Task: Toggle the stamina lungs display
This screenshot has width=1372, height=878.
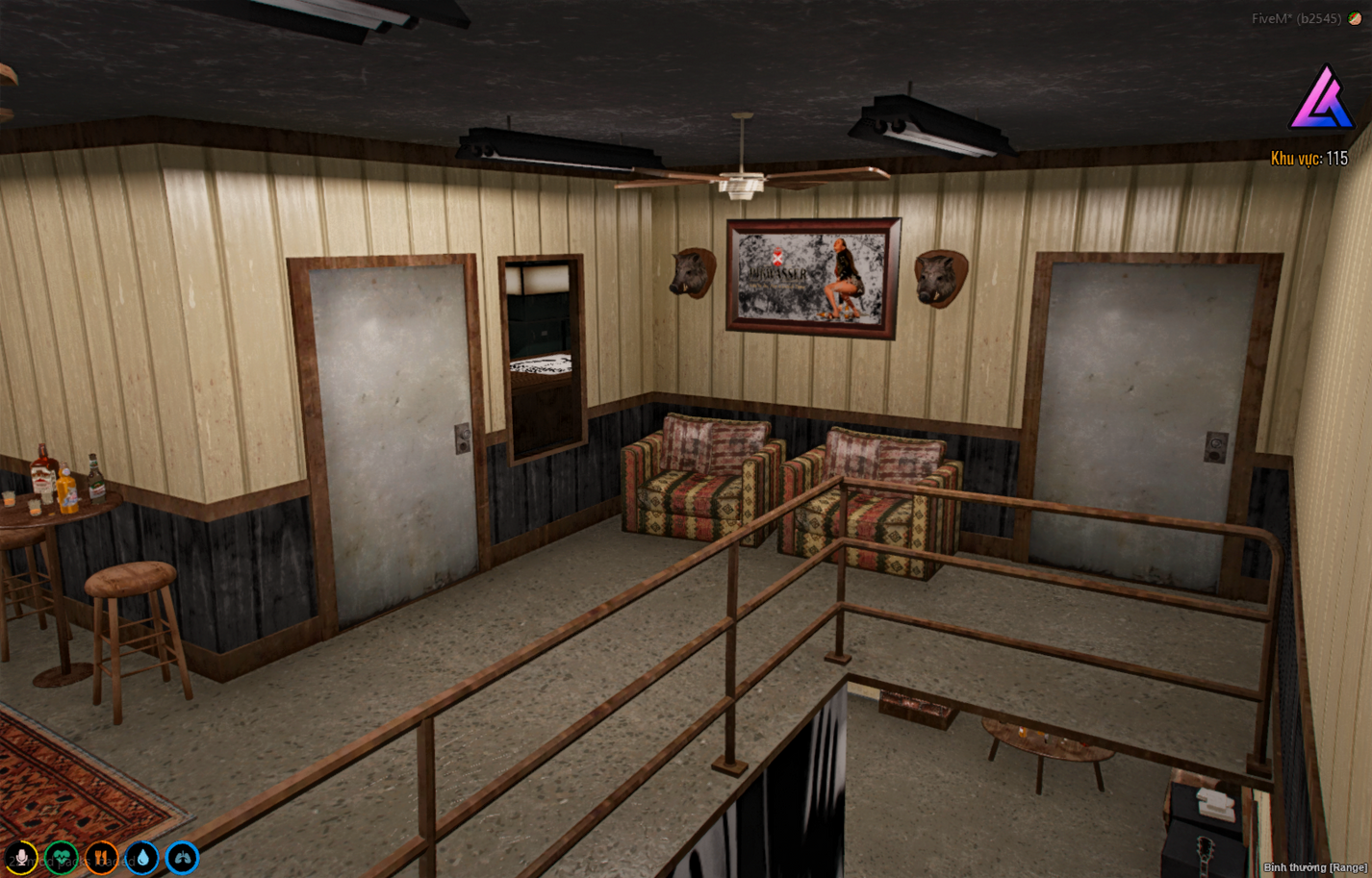Action: tap(182, 857)
